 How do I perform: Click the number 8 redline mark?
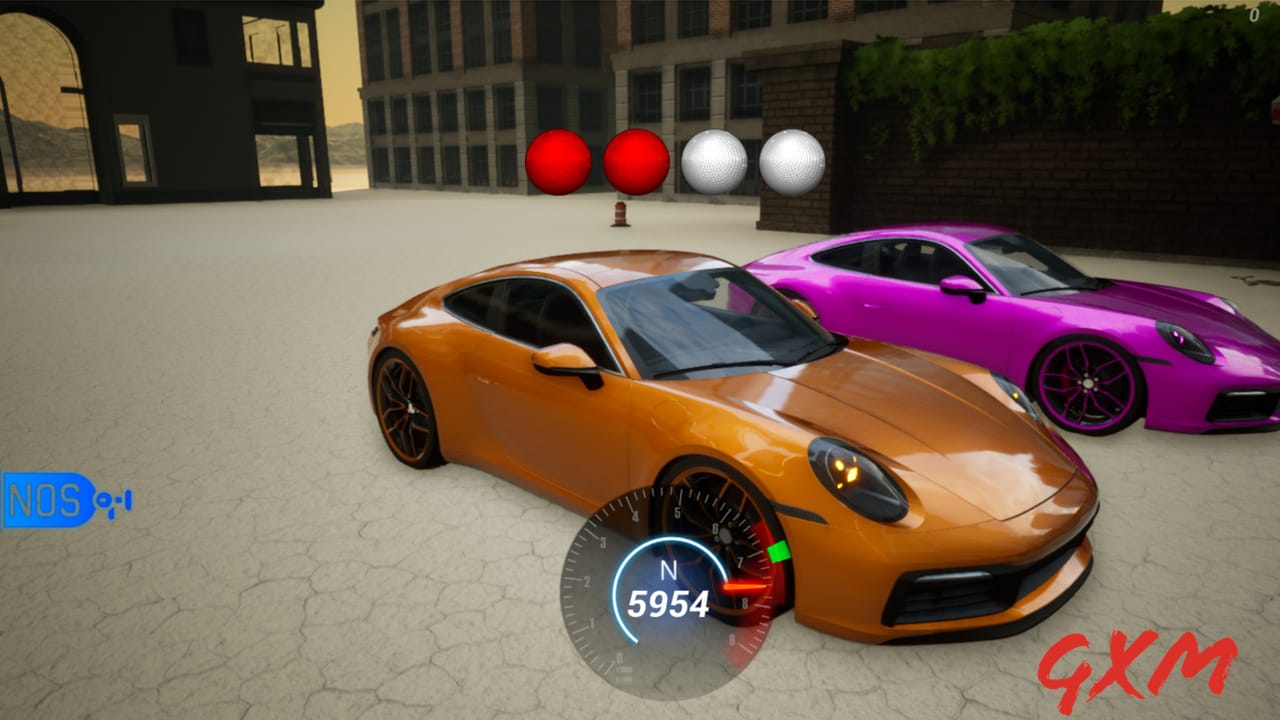(745, 601)
